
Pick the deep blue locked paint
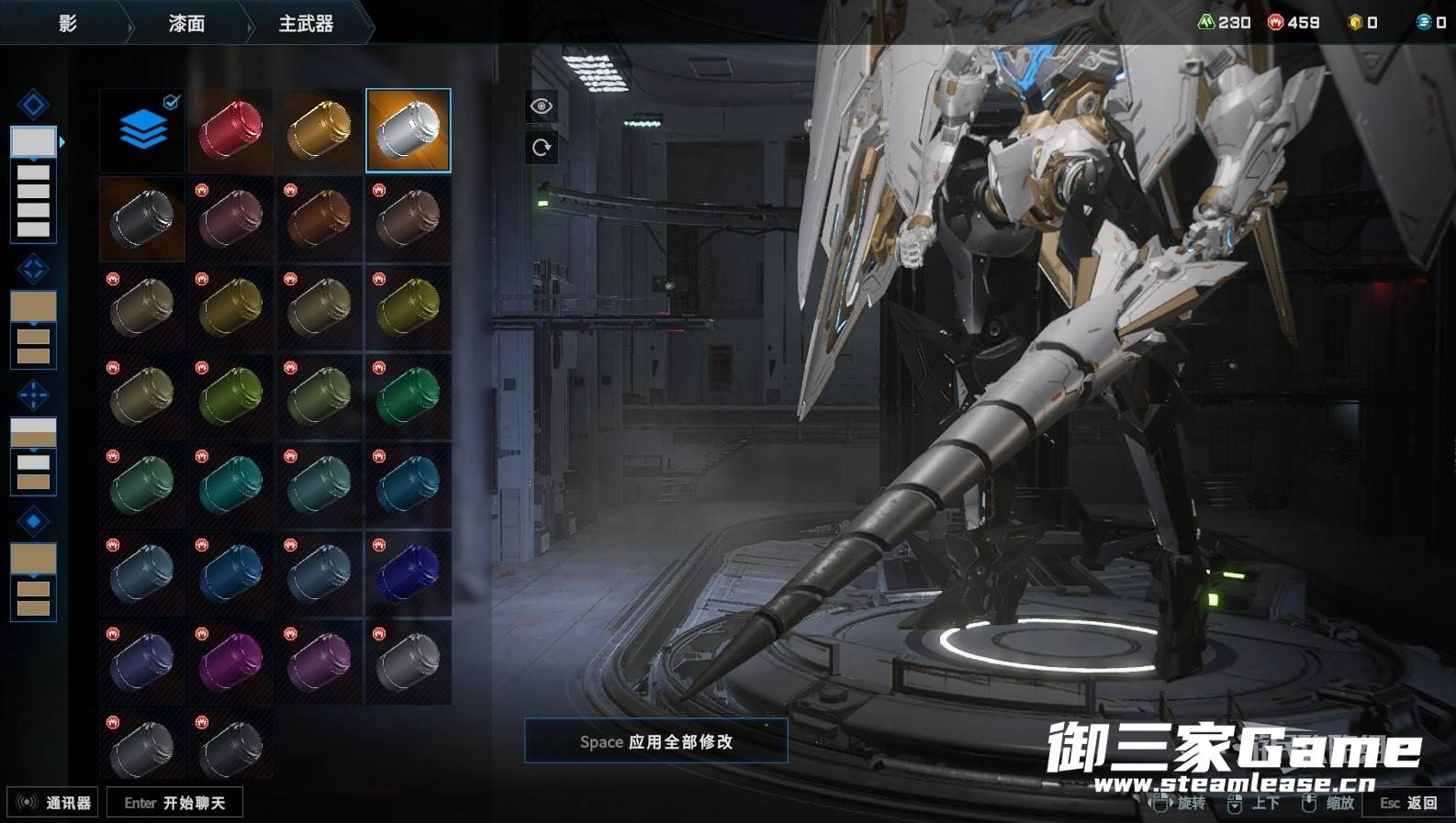point(409,573)
